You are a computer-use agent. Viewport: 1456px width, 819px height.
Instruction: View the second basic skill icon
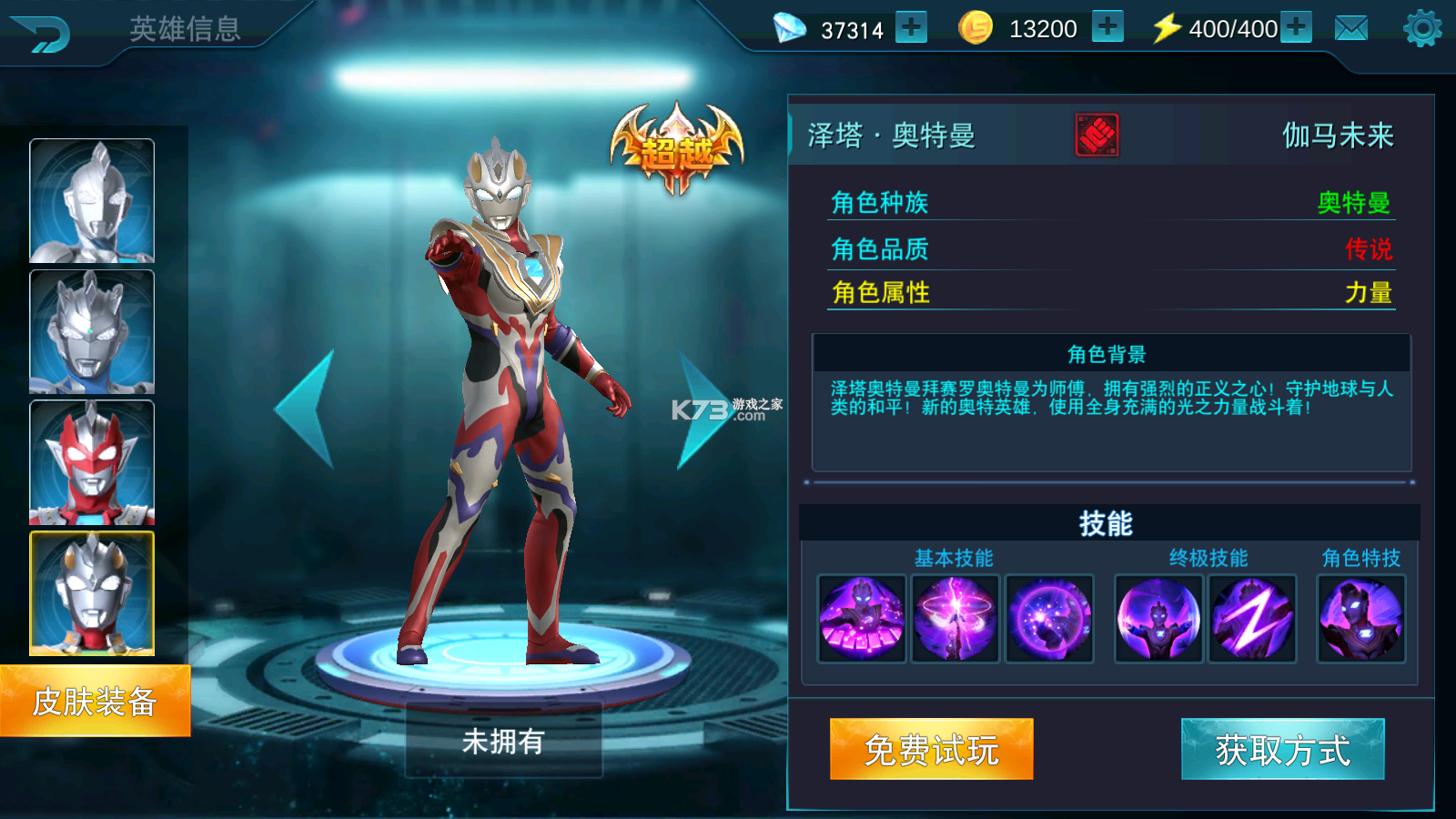[x=955, y=619]
